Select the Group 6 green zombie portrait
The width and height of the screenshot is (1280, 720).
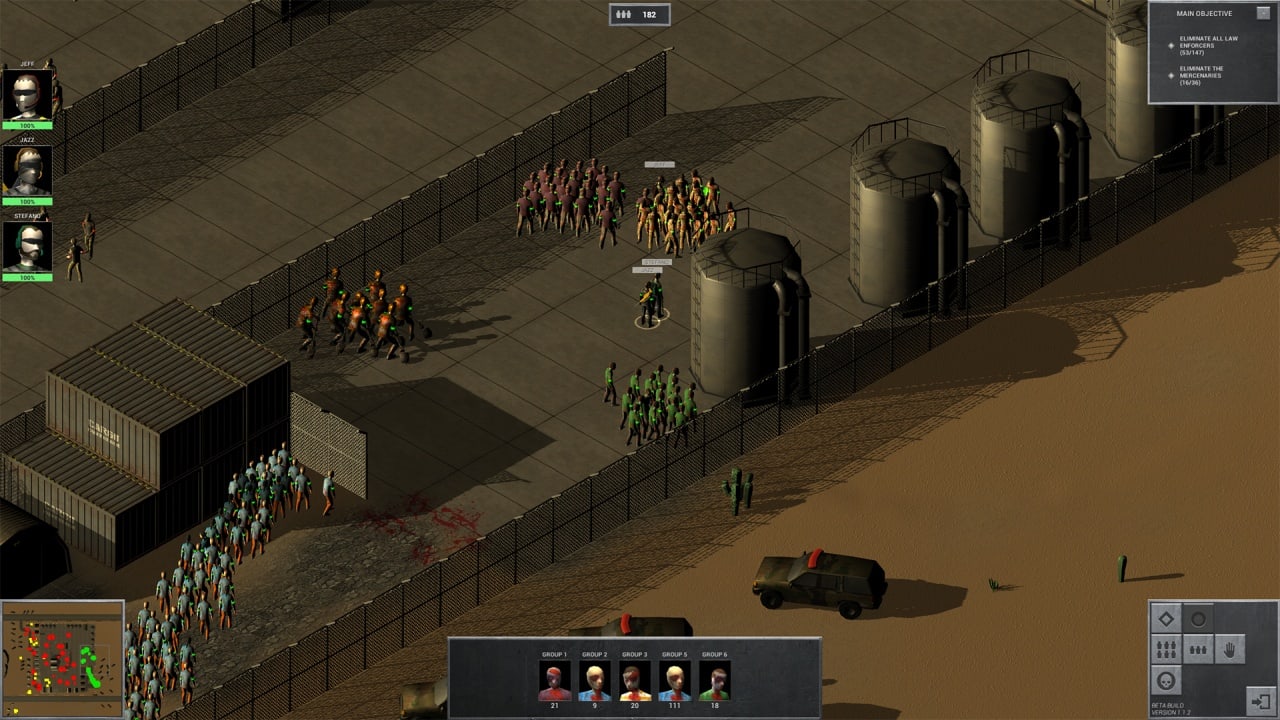pos(714,681)
